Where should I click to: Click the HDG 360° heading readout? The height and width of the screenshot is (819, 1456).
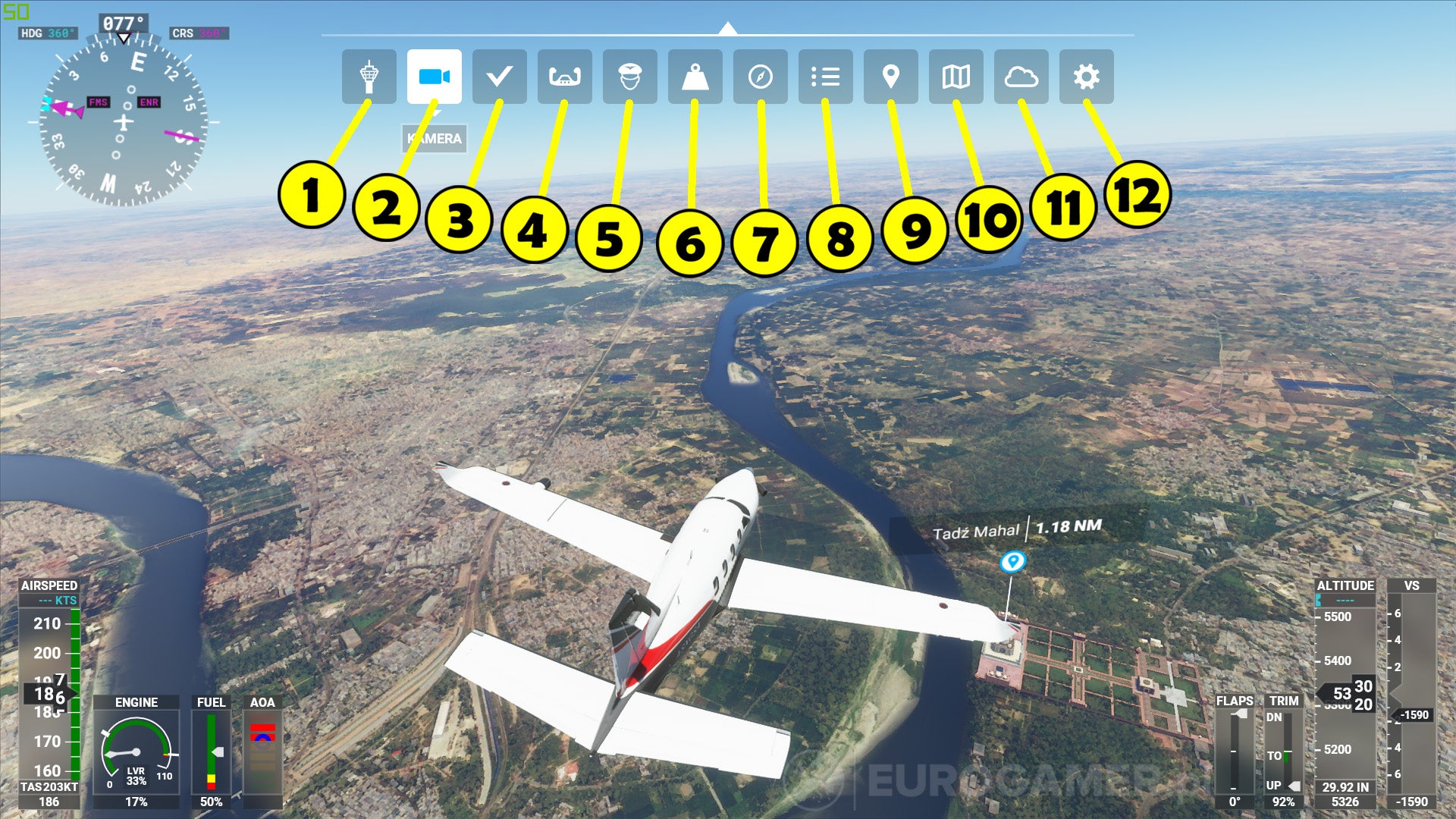pyautogui.click(x=49, y=33)
